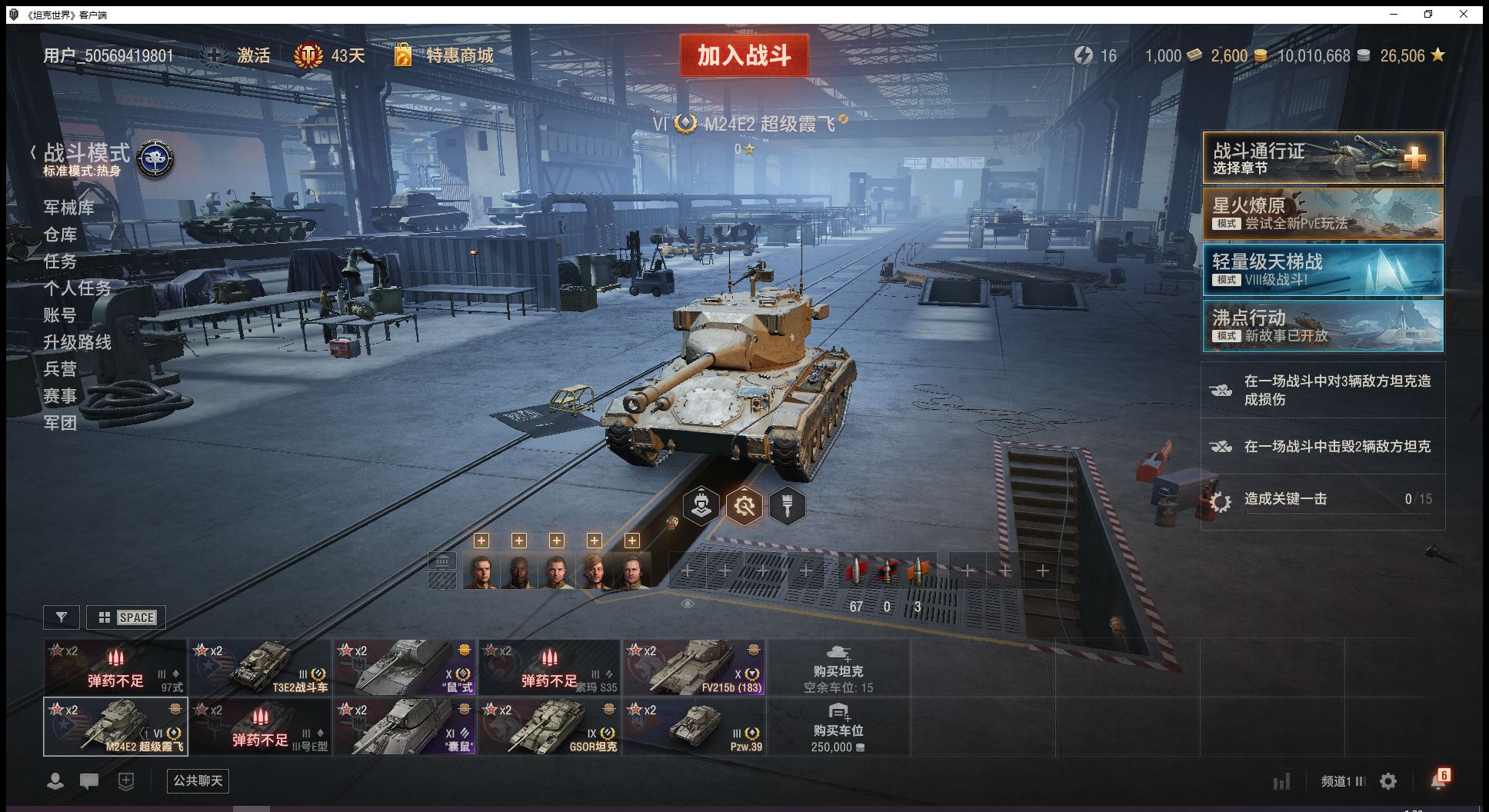Open the gear settings icon

(1388, 781)
